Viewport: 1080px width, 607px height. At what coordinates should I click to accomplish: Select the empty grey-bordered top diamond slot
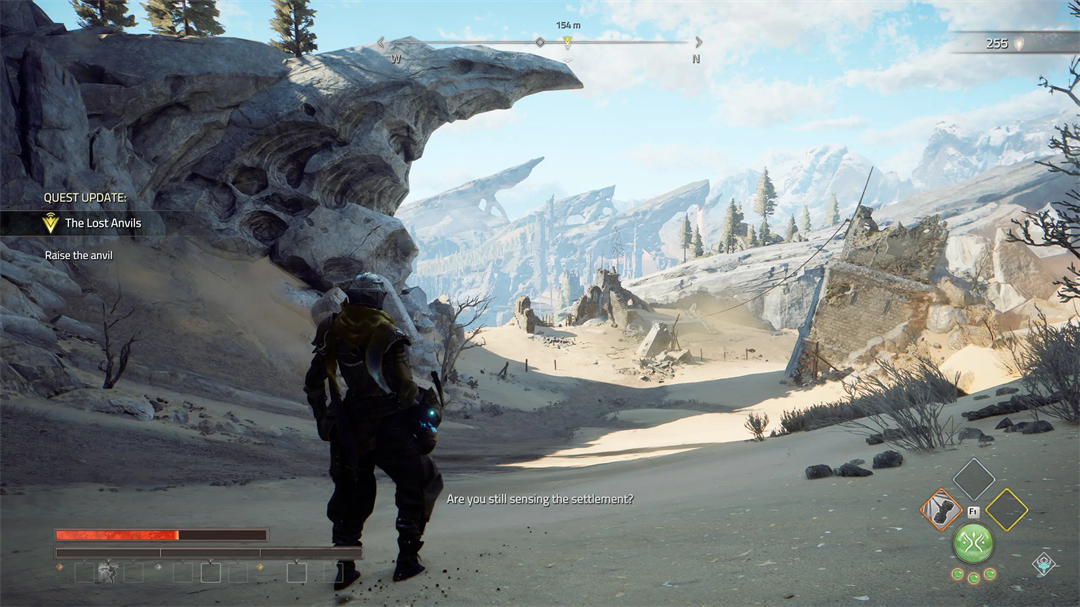(973, 478)
